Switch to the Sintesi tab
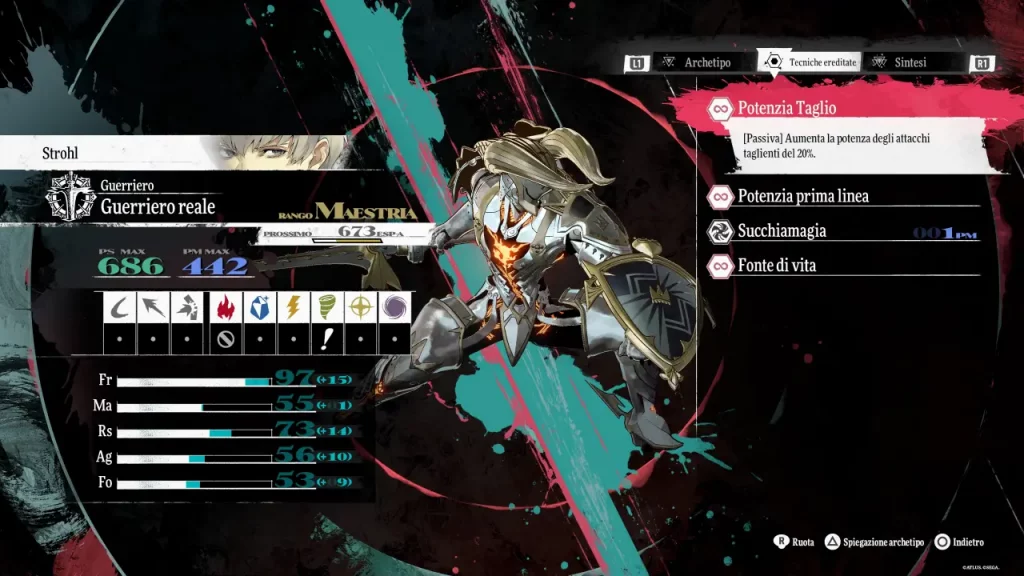 coord(910,62)
